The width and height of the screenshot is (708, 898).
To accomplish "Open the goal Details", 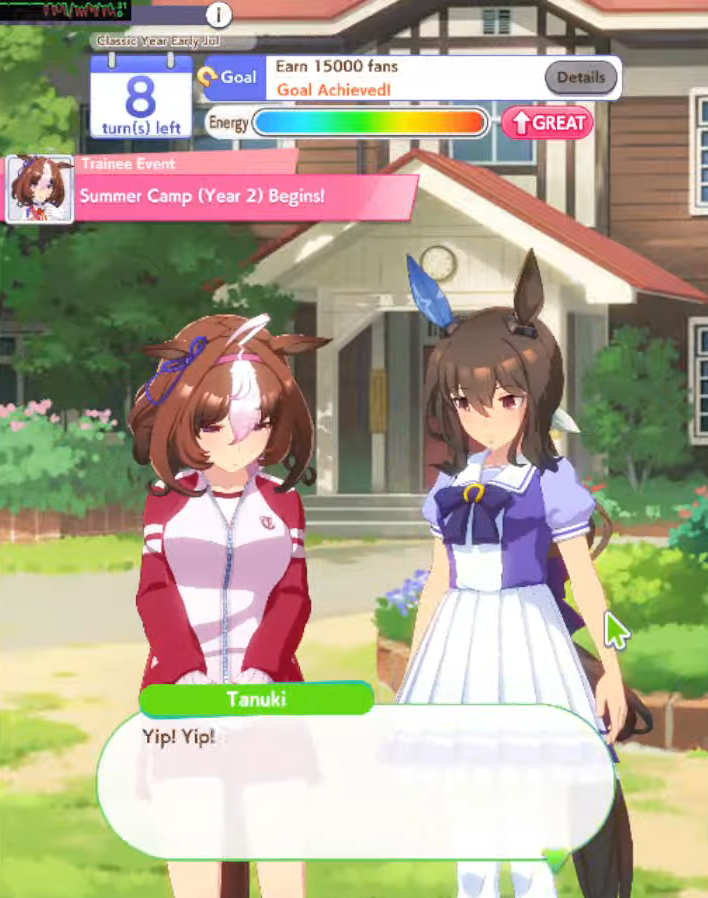I will 580,77.
